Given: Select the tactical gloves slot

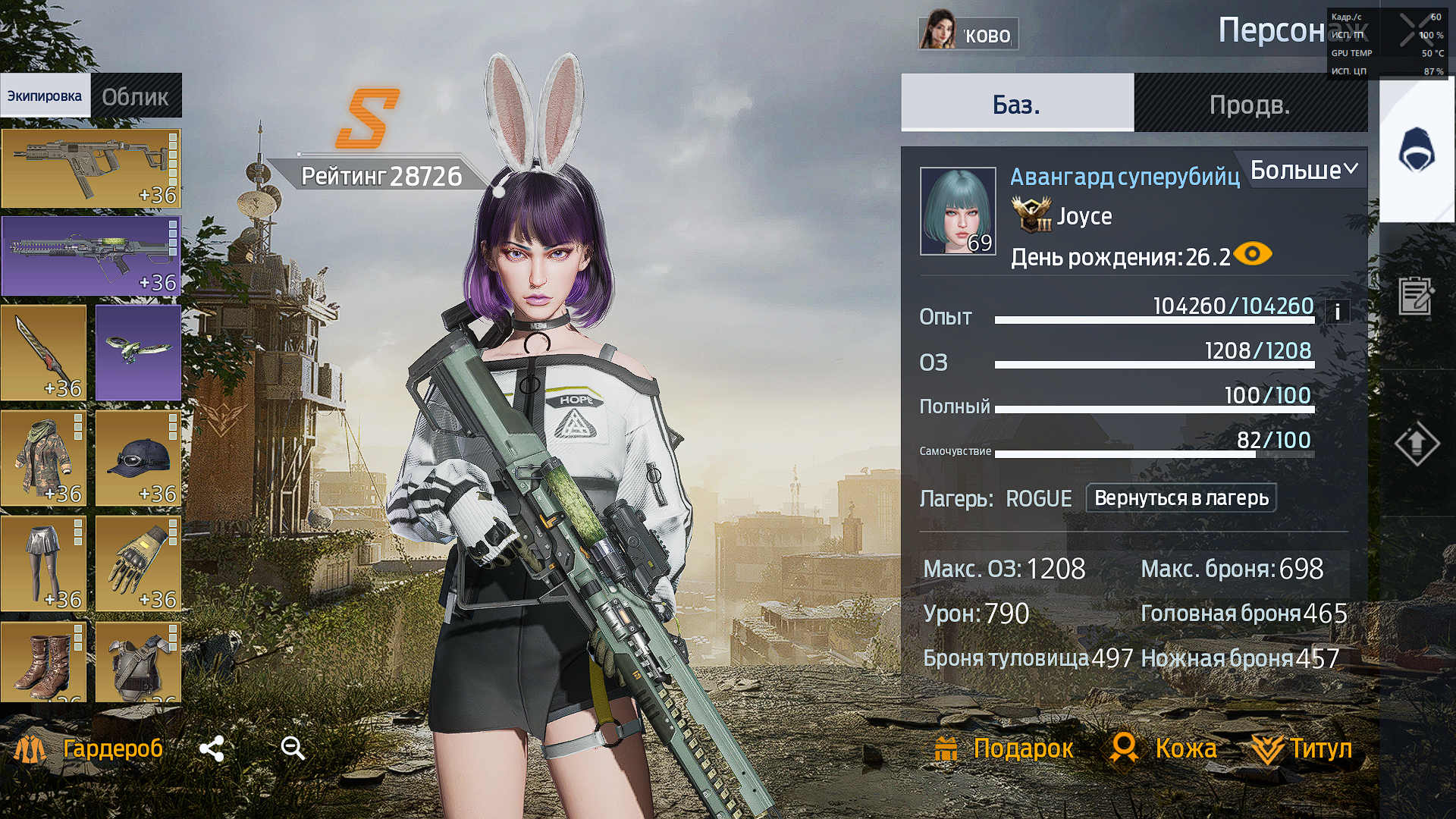Looking at the screenshot, I should [x=138, y=563].
